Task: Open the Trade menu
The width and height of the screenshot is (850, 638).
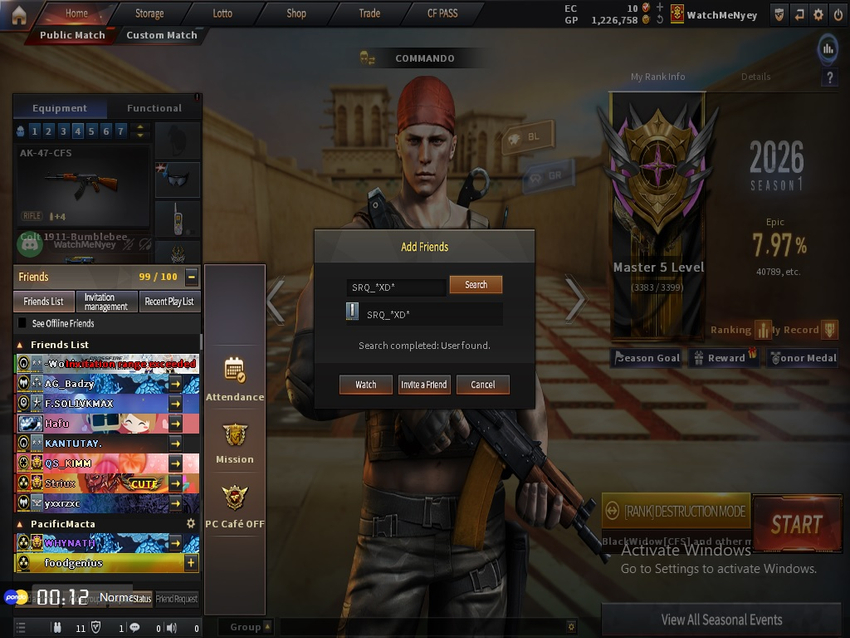Action: pos(369,14)
